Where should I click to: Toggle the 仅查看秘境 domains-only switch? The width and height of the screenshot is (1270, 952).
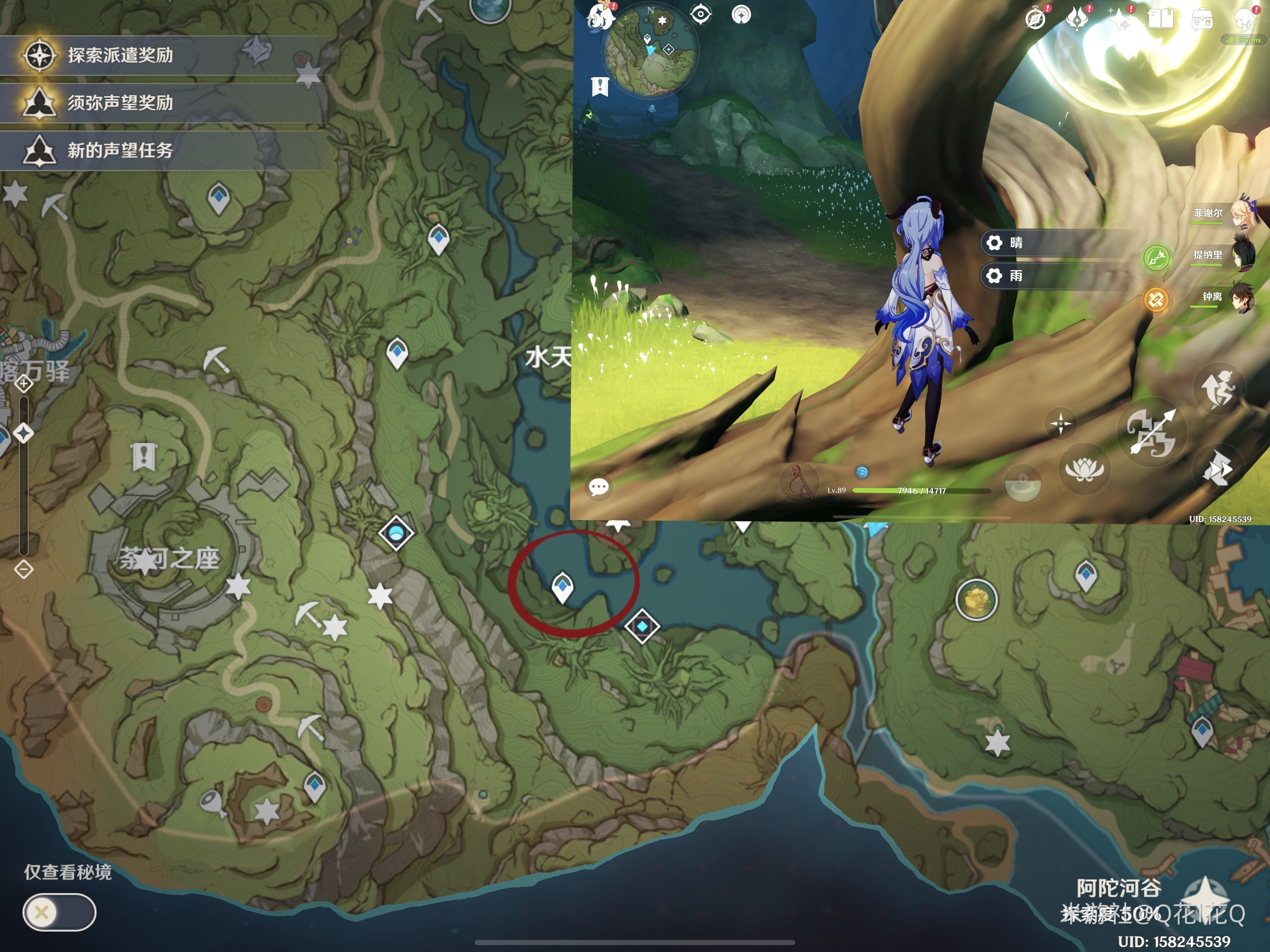point(59,912)
